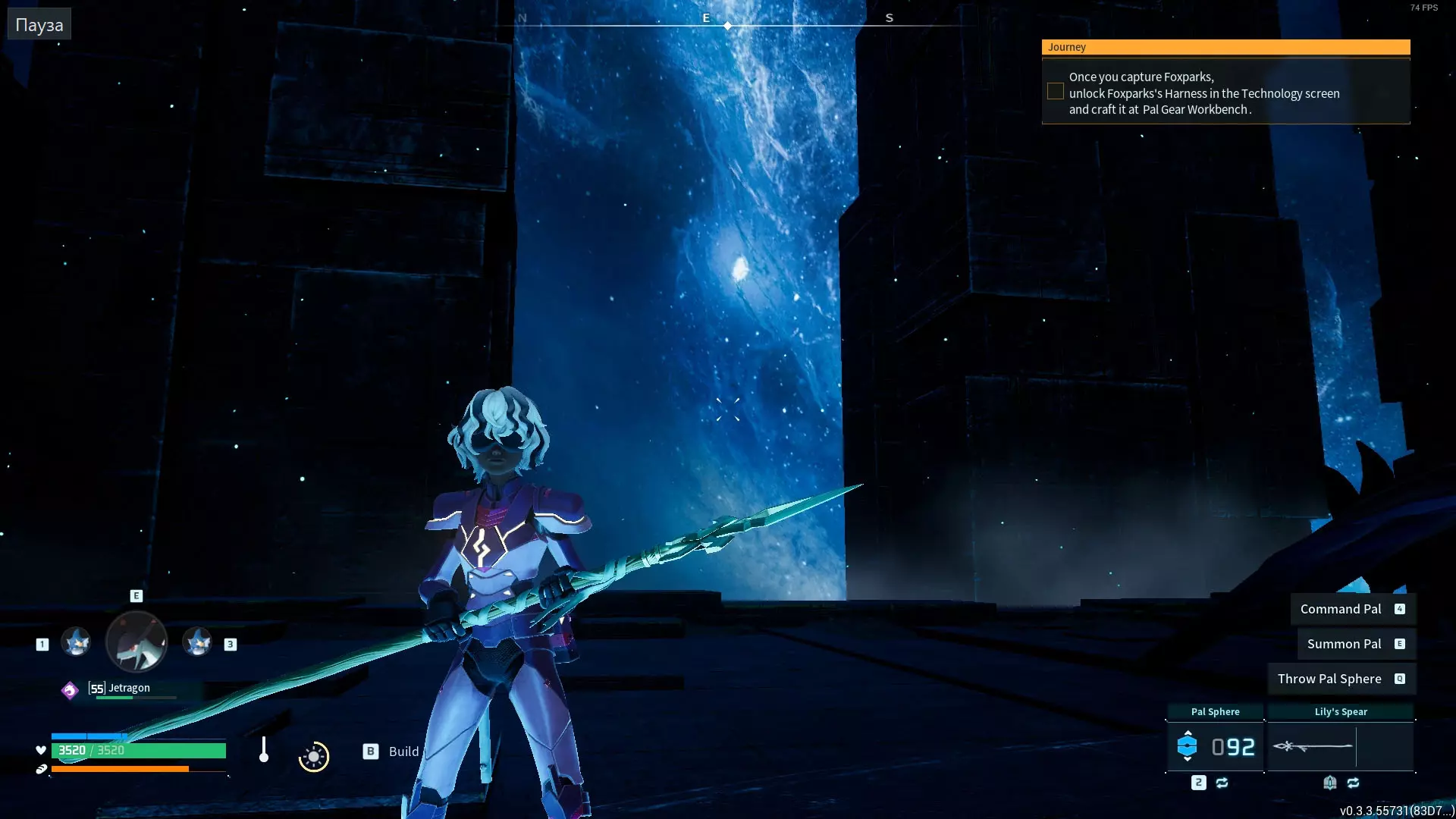Image resolution: width=1456 pixels, height=819 pixels.
Task: Select the central Jetragon pal portrait
Action: pyautogui.click(x=136, y=643)
